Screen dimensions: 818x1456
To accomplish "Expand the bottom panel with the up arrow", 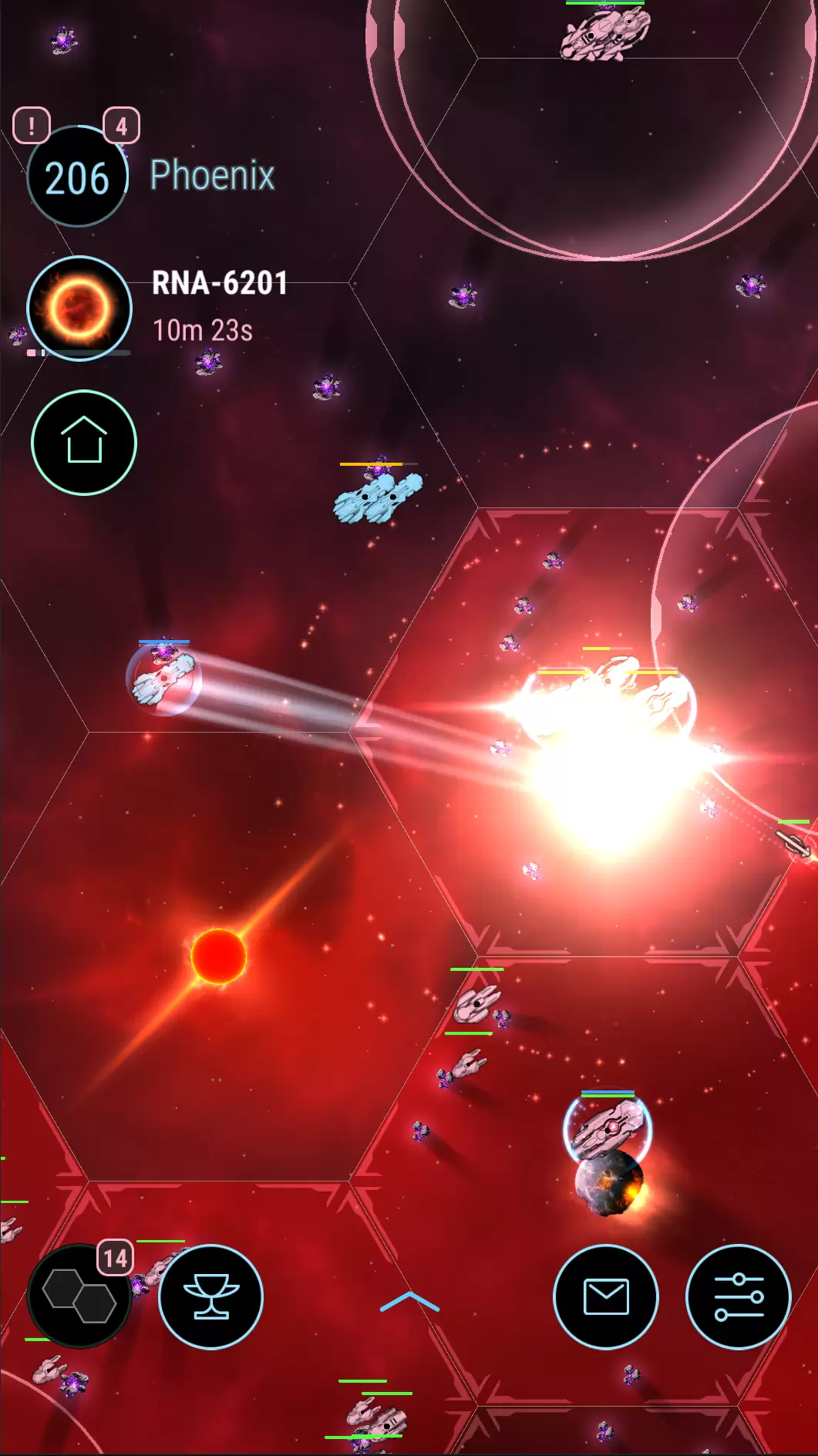I will (409, 1302).
